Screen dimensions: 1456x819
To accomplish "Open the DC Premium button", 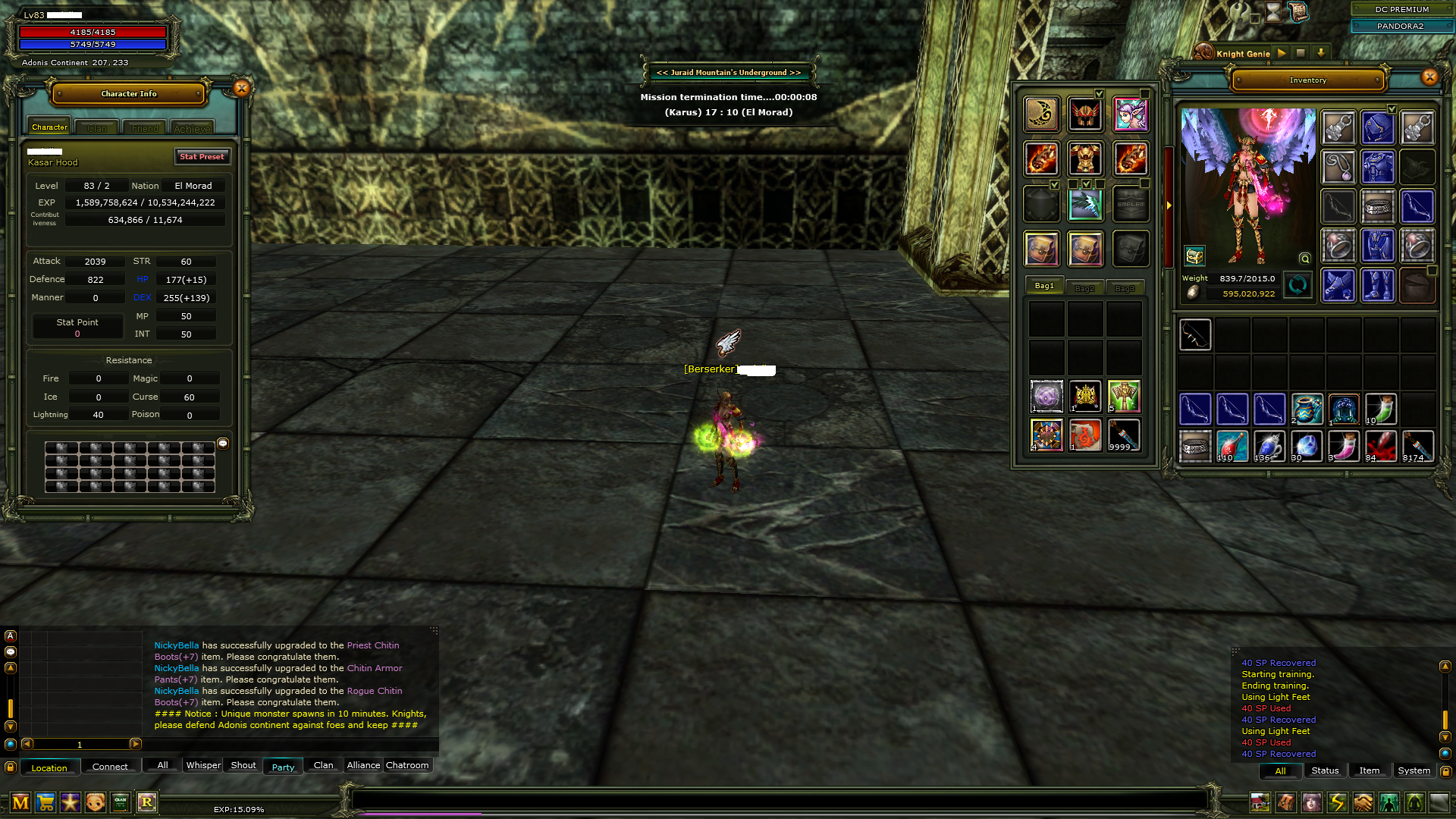I will pos(1401,9).
